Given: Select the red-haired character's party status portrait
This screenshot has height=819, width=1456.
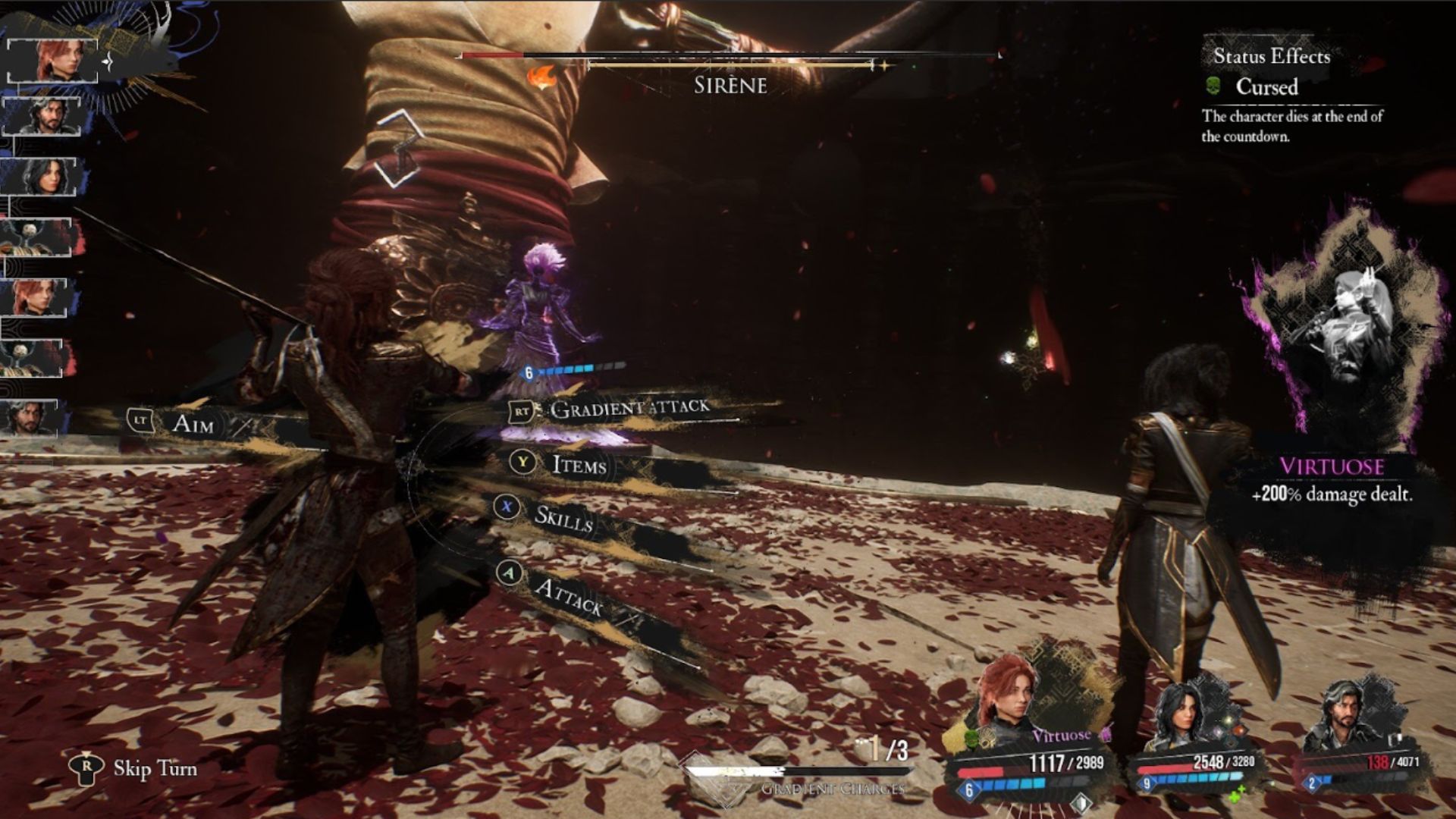Looking at the screenshot, I should [x=1009, y=701].
